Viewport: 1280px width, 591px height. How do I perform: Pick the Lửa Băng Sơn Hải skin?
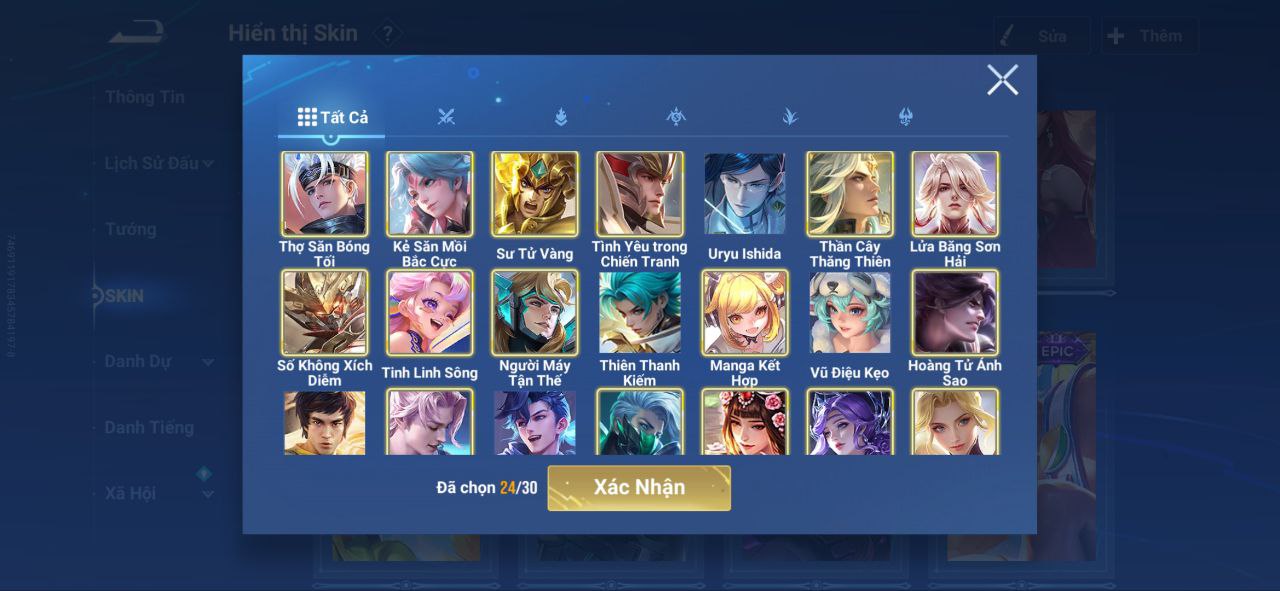(x=955, y=194)
